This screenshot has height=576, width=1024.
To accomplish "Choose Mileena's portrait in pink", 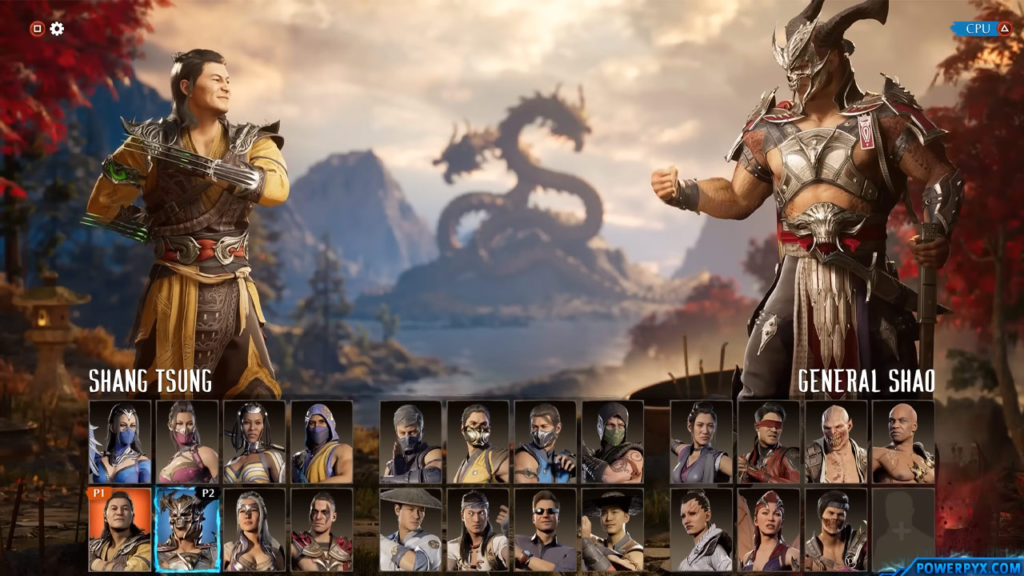I will coord(187,442).
